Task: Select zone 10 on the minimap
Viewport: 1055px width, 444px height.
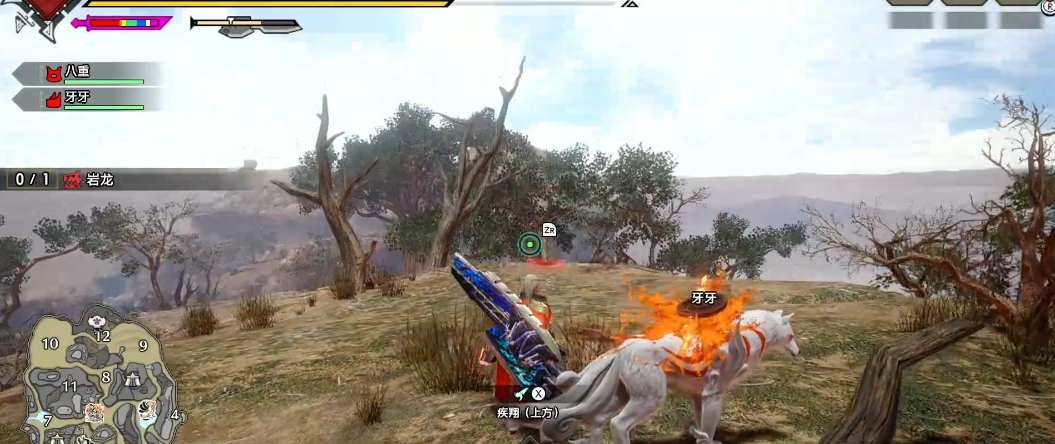Action: click(50, 344)
